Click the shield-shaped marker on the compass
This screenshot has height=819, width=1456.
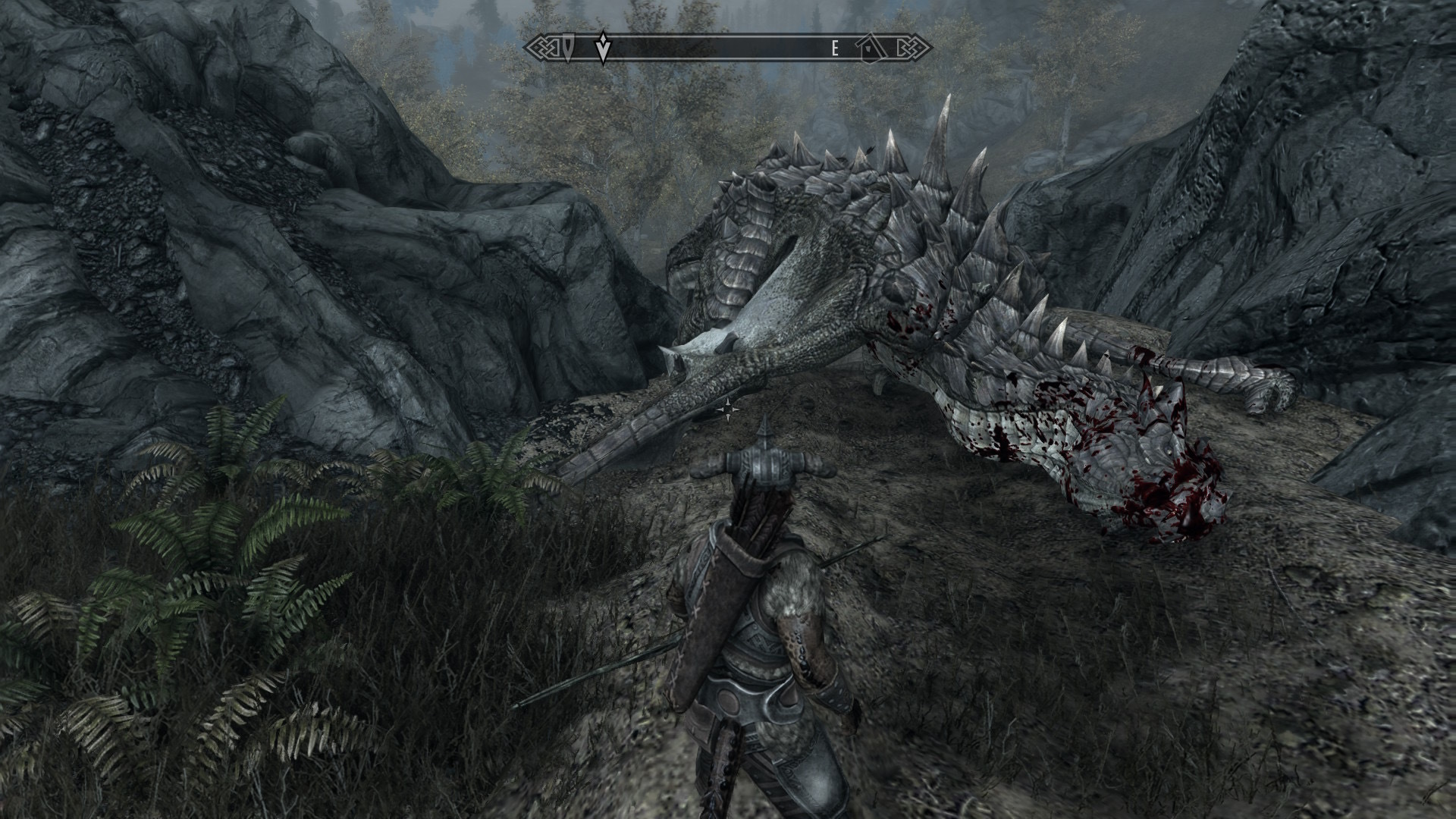570,49
